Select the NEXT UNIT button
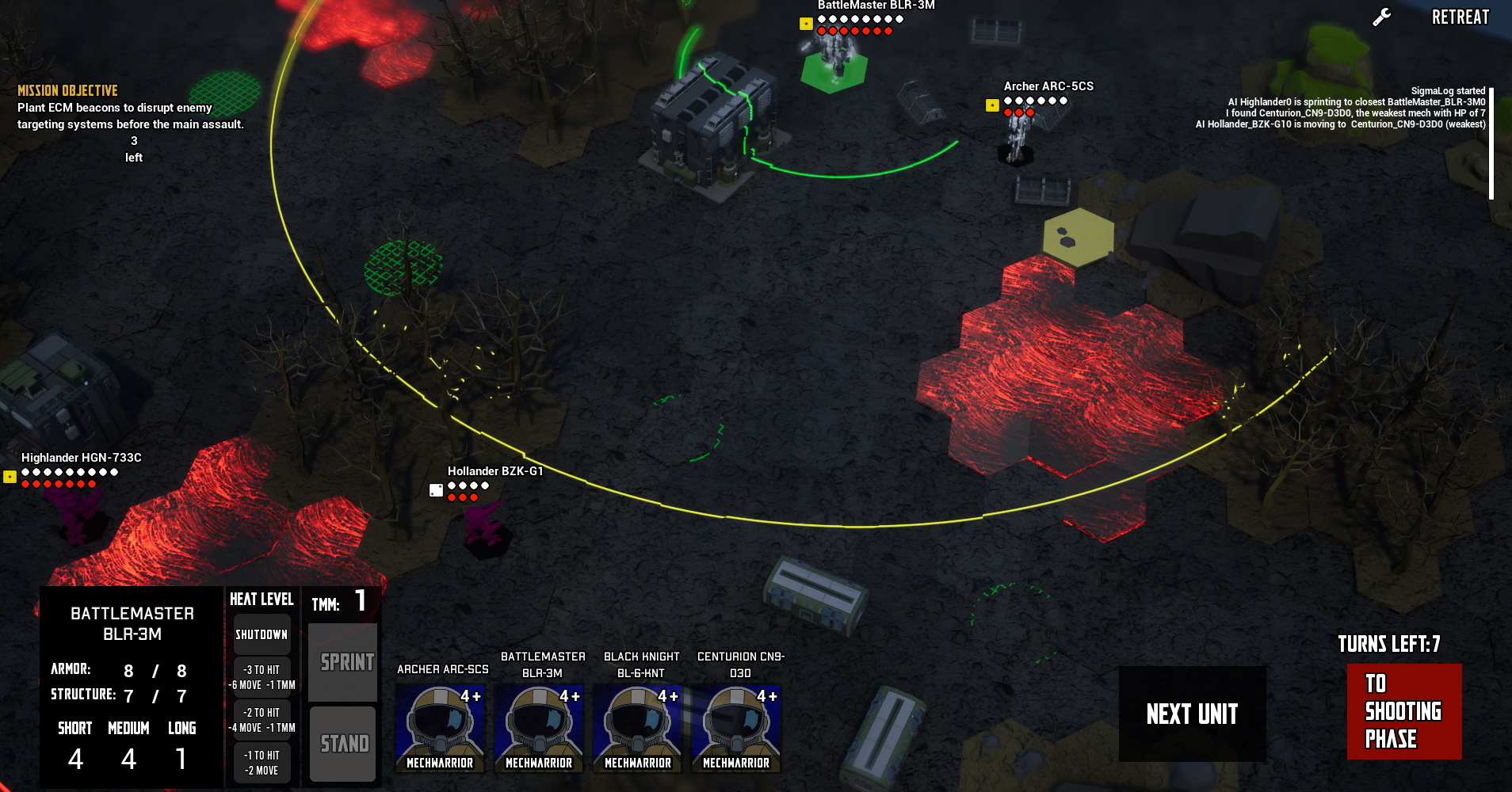 1191,714
